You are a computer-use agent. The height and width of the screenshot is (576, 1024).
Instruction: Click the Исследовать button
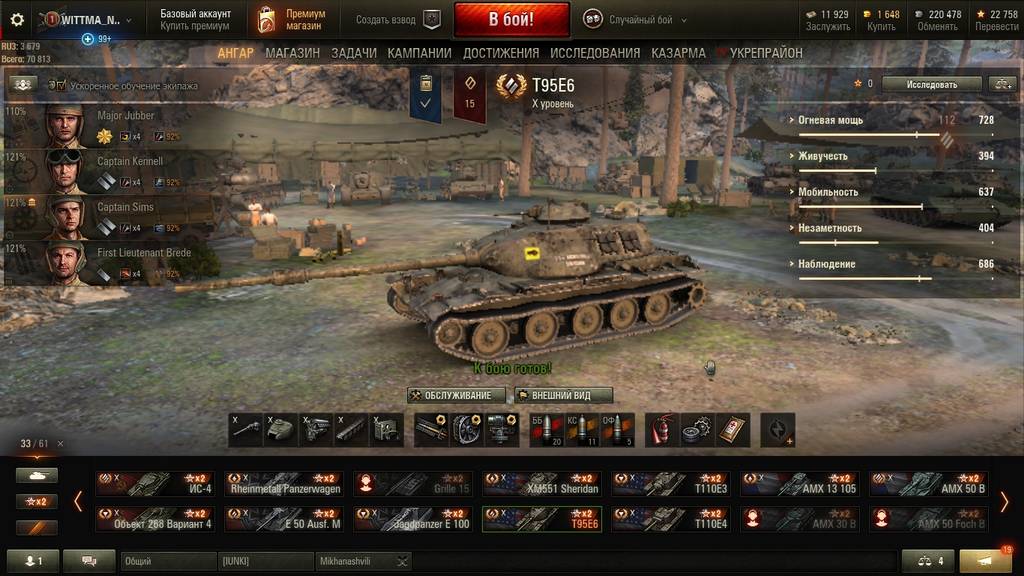click(931, 84)
